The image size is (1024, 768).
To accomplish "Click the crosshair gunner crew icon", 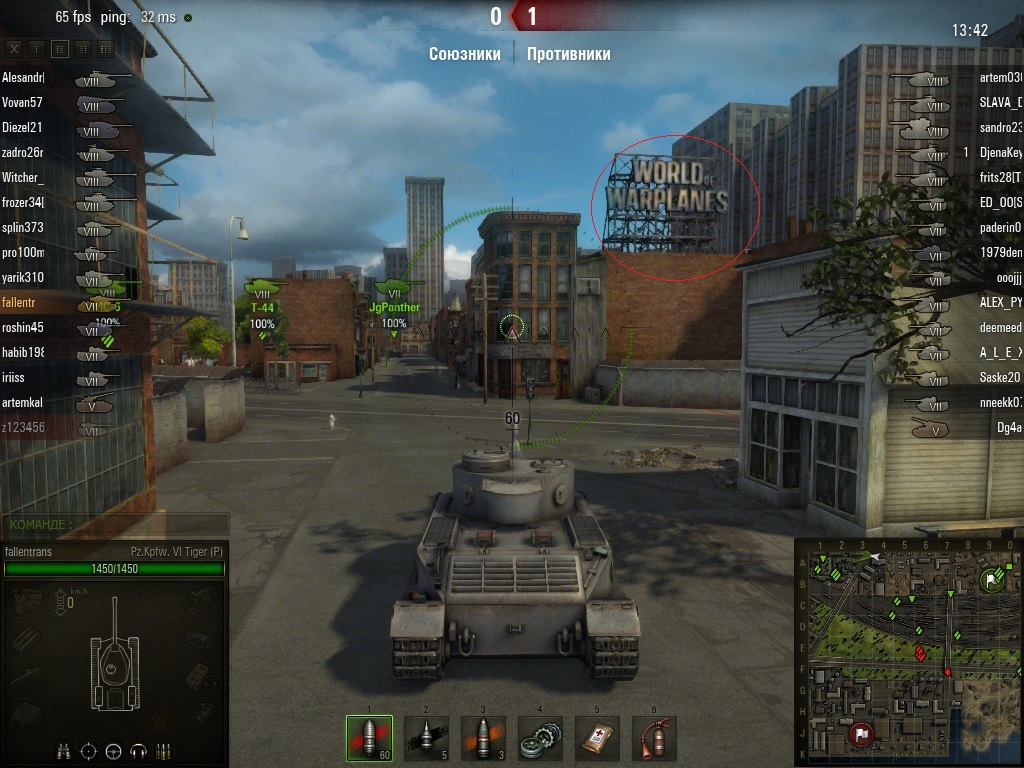I will (x=89, y=750).
